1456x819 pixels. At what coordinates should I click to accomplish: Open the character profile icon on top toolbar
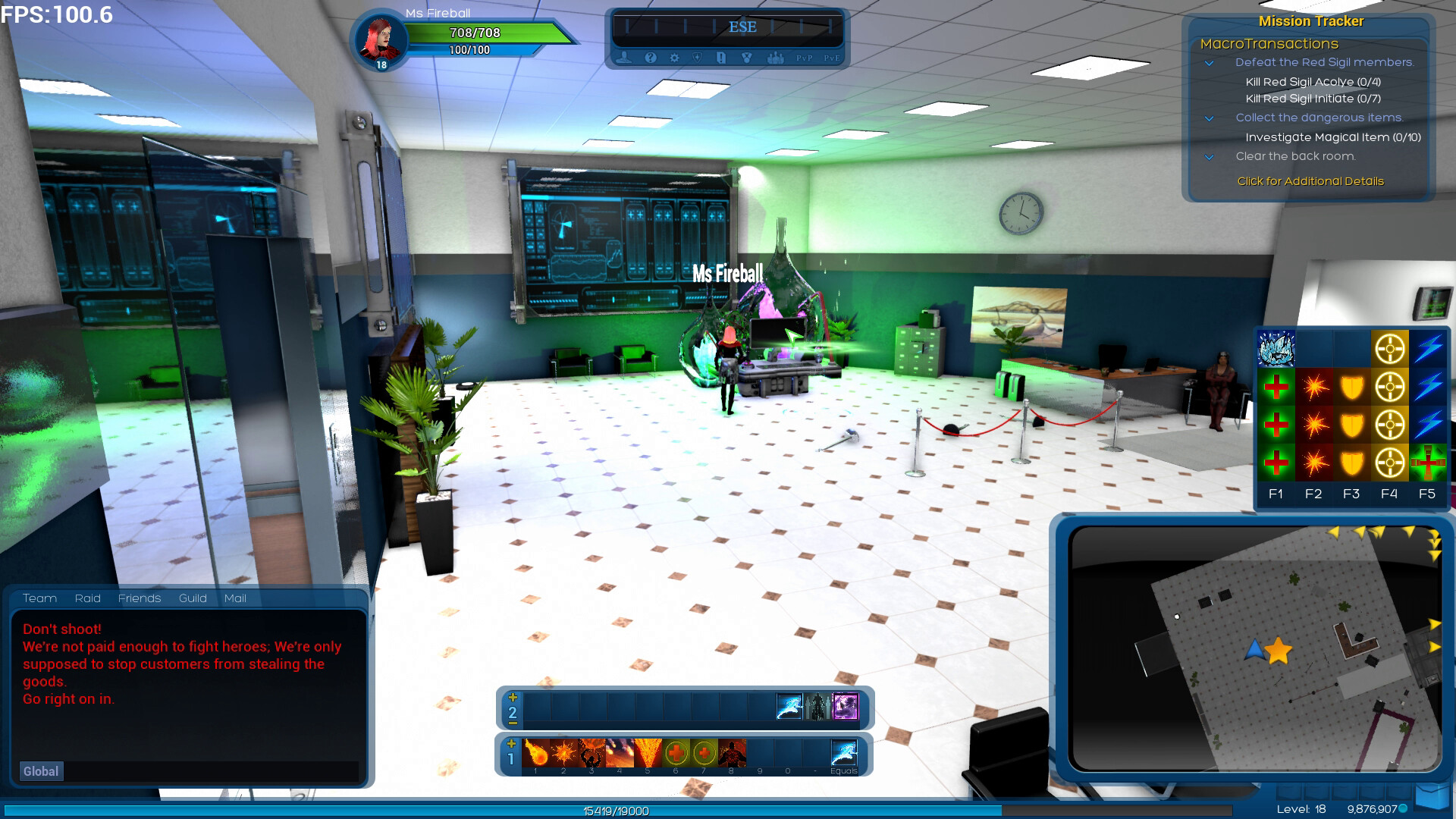tap(624, 58)
